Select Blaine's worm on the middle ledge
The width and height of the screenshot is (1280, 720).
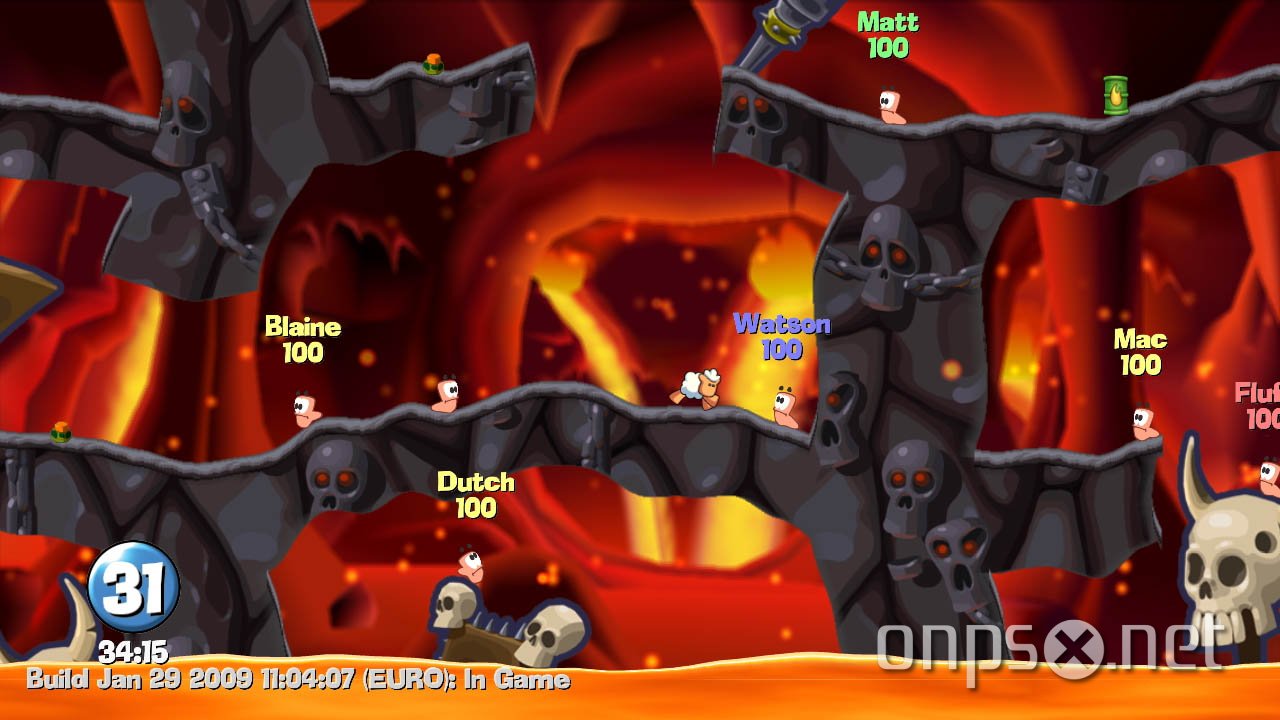pos(303,406)
